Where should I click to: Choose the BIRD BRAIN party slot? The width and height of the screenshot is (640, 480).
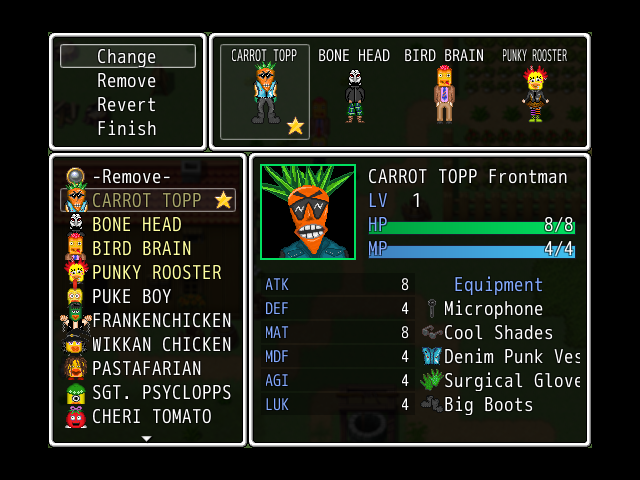point(443,92)
